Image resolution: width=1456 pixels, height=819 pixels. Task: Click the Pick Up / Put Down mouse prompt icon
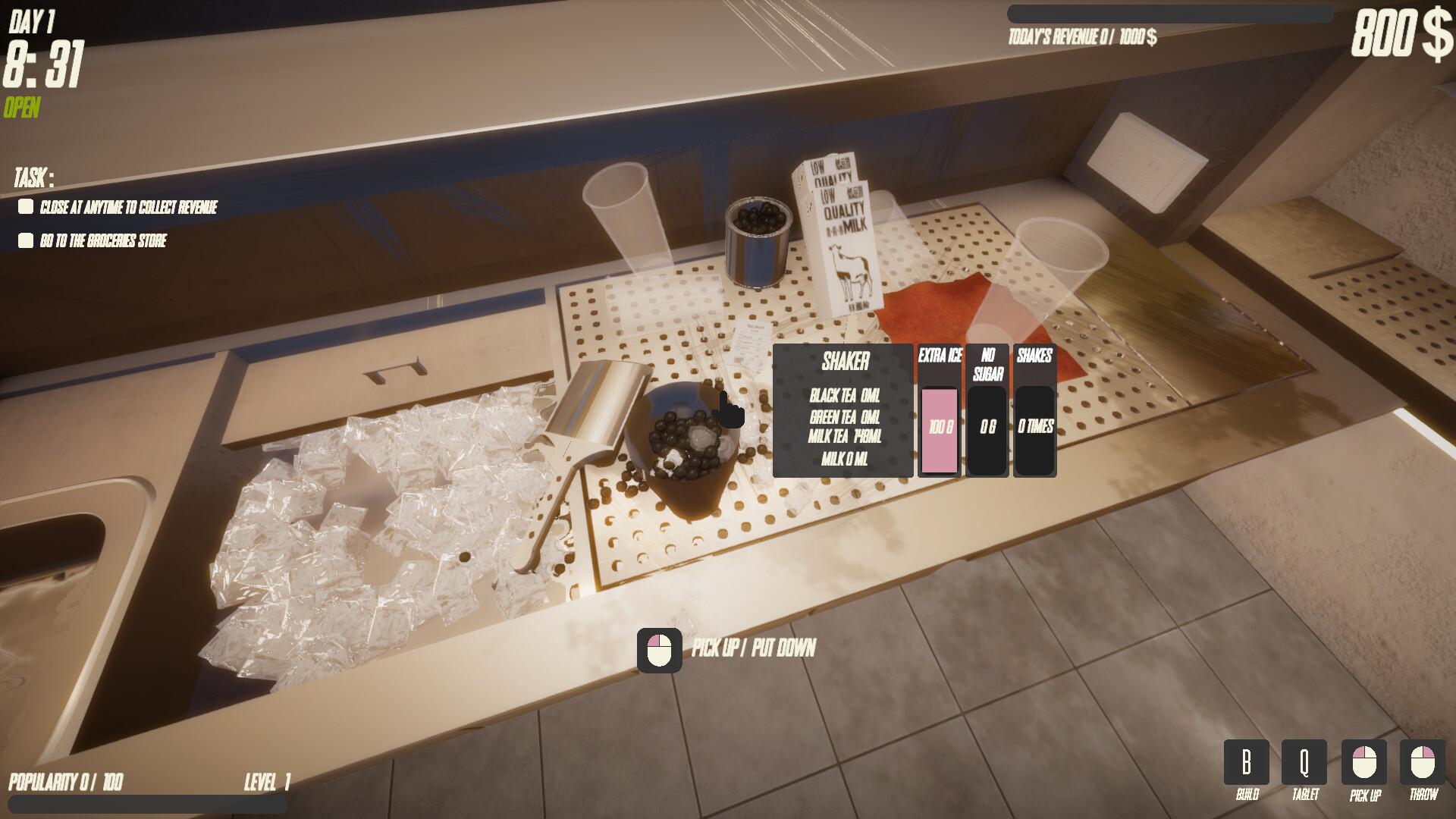tap(659, 648)
